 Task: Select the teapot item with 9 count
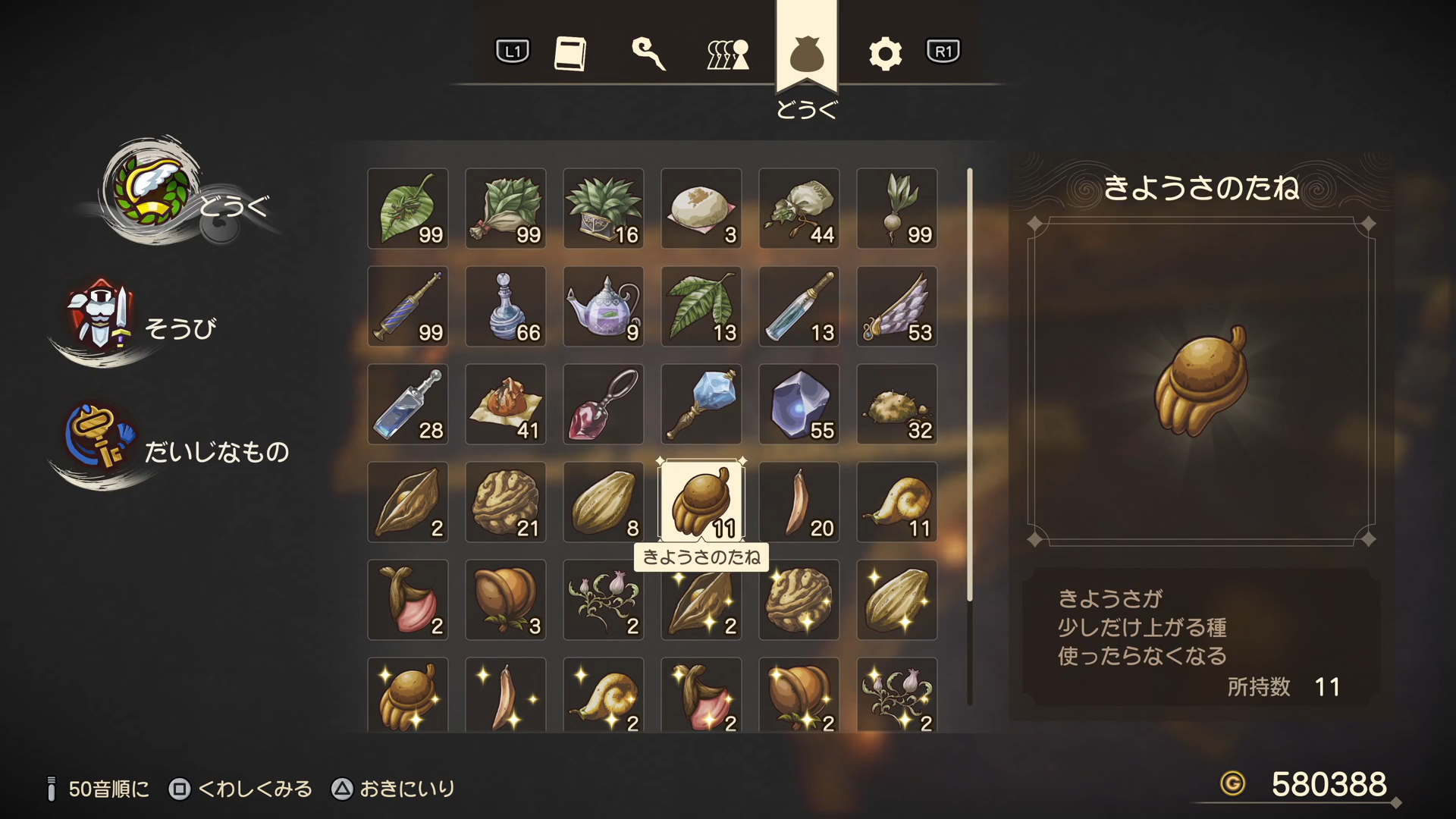click(604, 306)
